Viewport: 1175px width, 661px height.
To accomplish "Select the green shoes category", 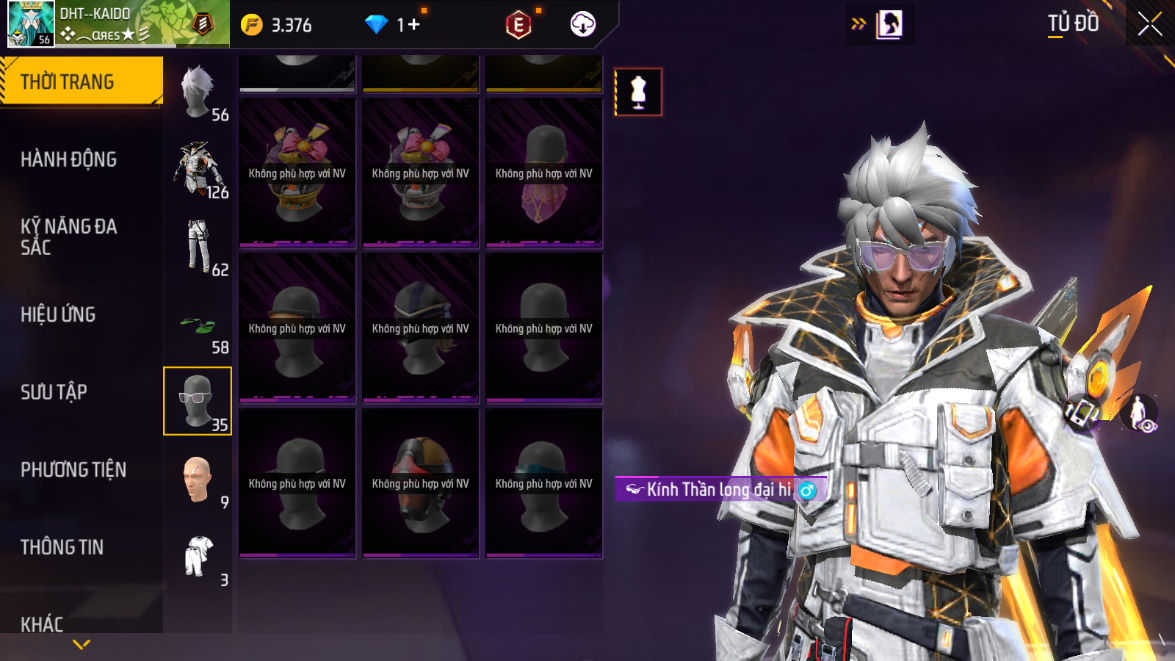I will point(198,324).
